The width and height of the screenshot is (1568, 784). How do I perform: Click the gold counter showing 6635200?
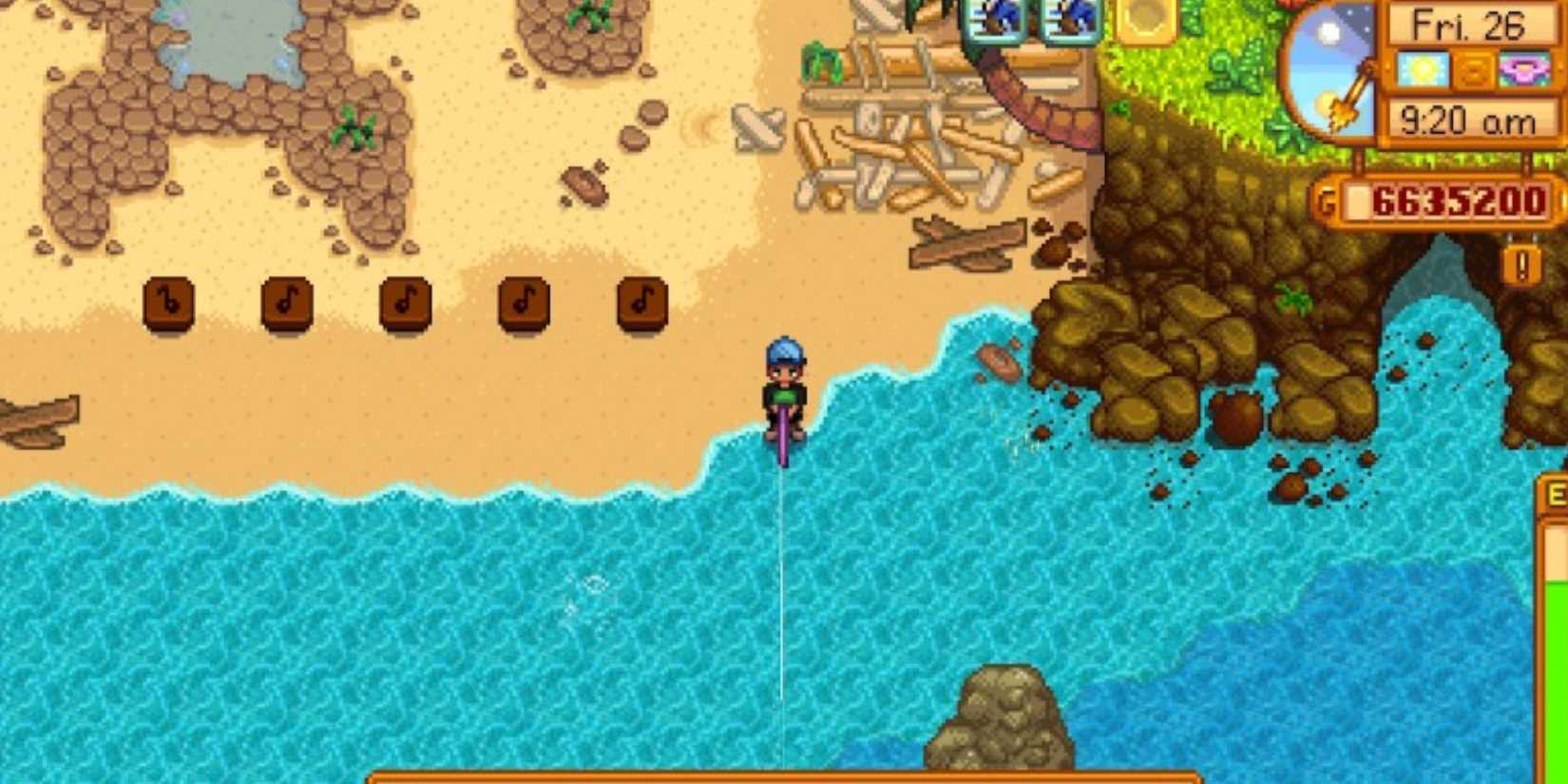tap(1459, 200)
